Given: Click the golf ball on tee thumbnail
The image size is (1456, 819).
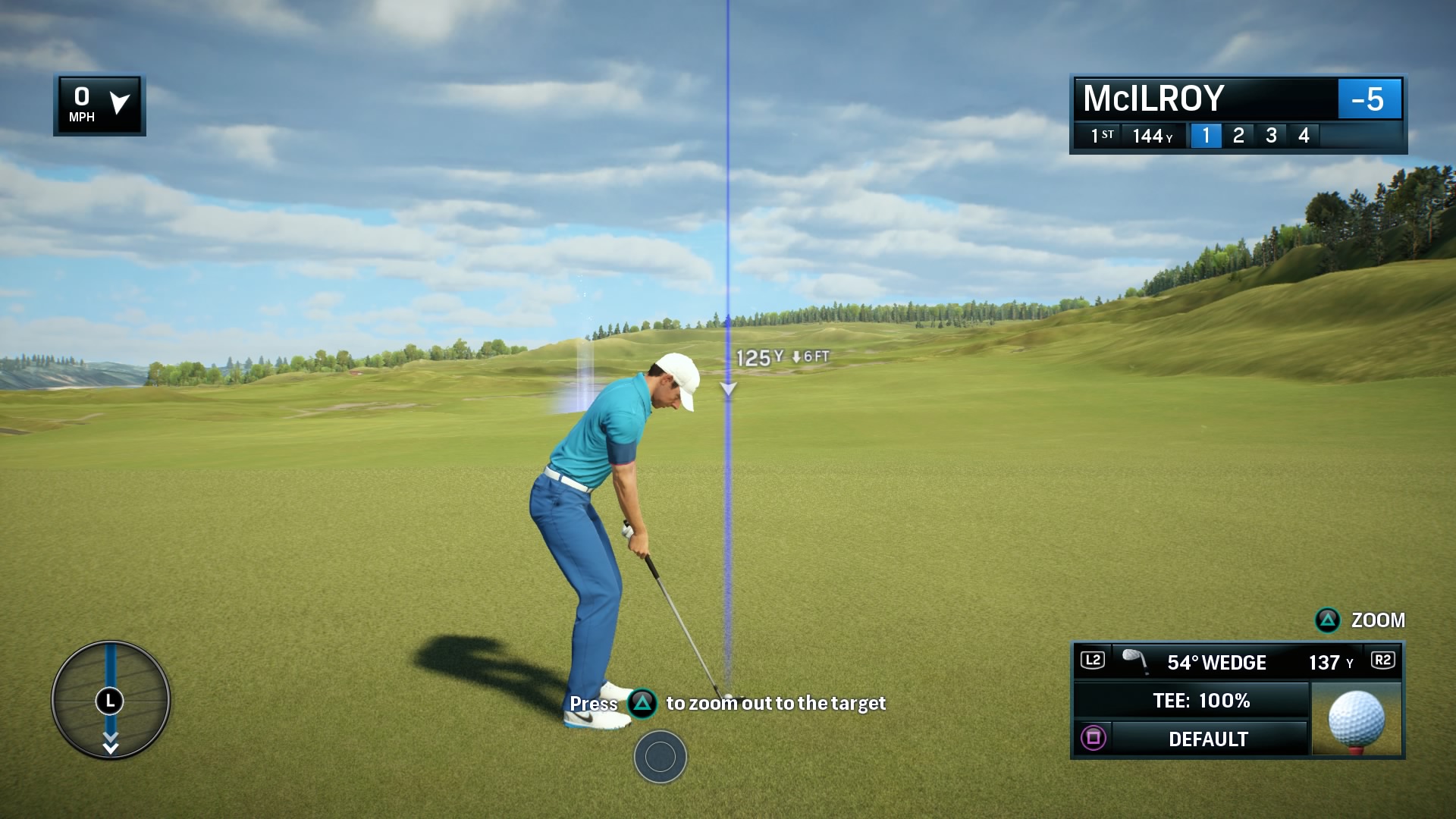Looking at the screenshot, I should point(1357,719).
